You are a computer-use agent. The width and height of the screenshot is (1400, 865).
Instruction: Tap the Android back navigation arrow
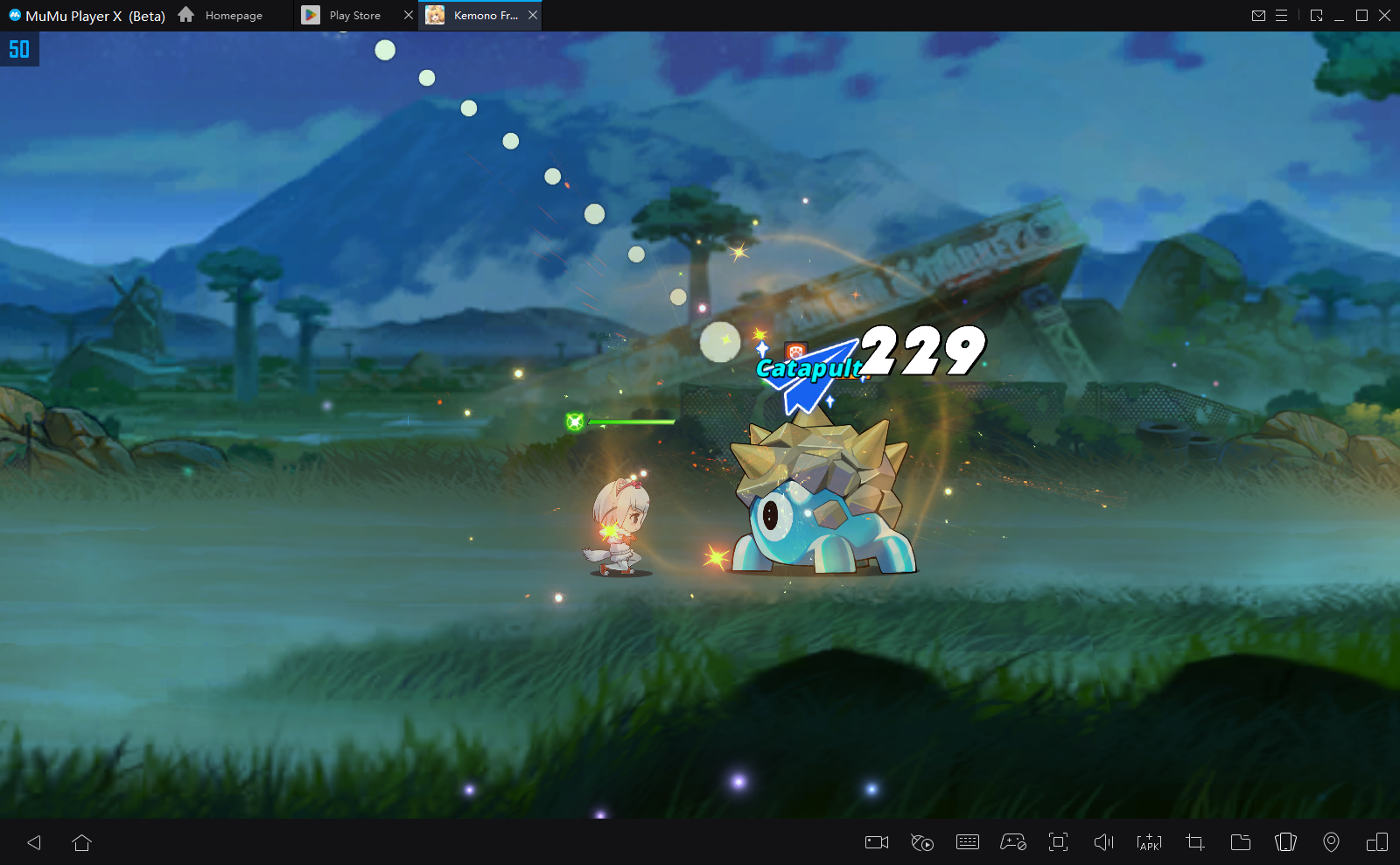[34, 842]
